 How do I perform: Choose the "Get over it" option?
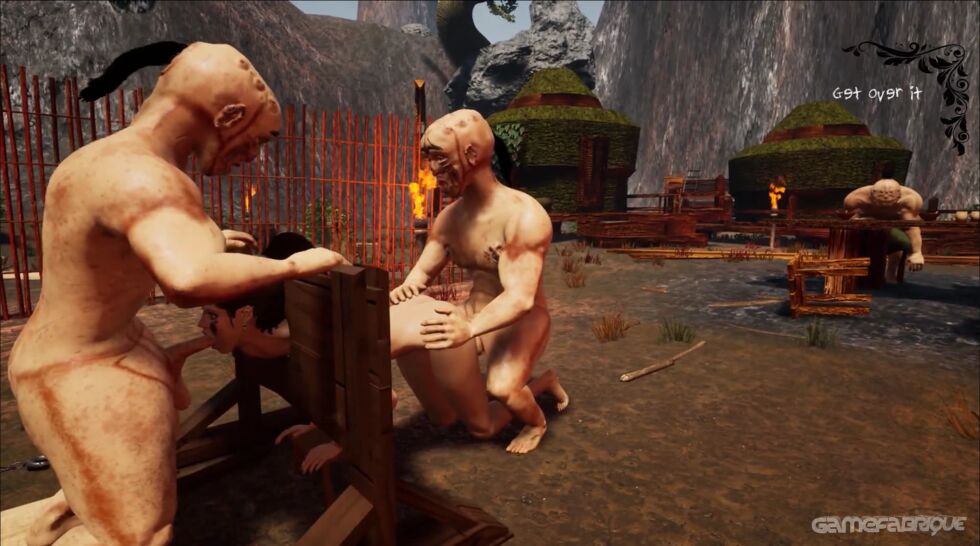pyautogui.click(x=876, y=93)
